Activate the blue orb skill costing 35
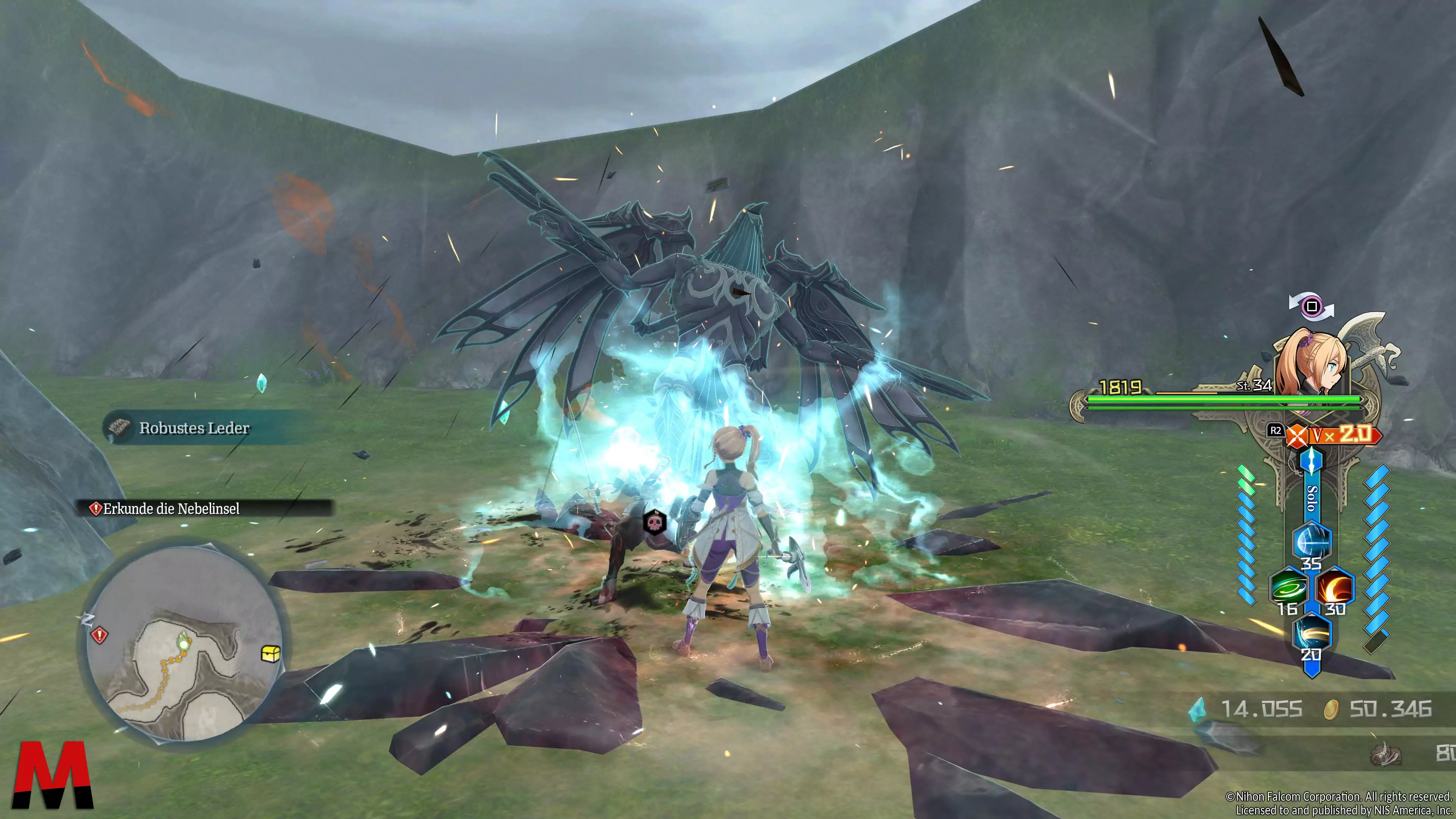The height and width of the screenshot is (819, 1456). [x=1312, y=541]
